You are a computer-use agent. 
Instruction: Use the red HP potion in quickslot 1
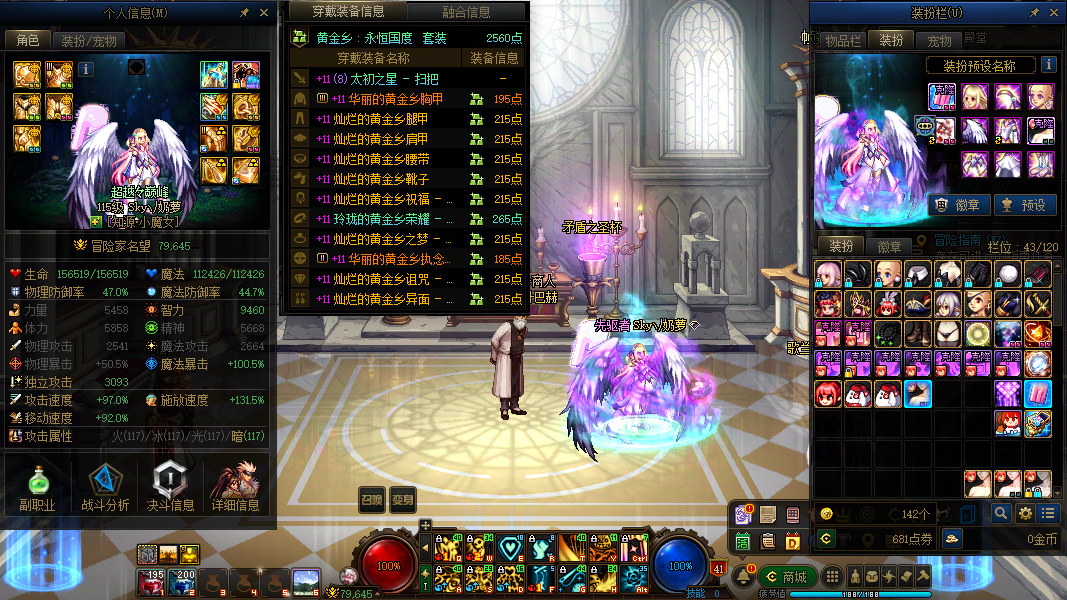click(155, 581)
